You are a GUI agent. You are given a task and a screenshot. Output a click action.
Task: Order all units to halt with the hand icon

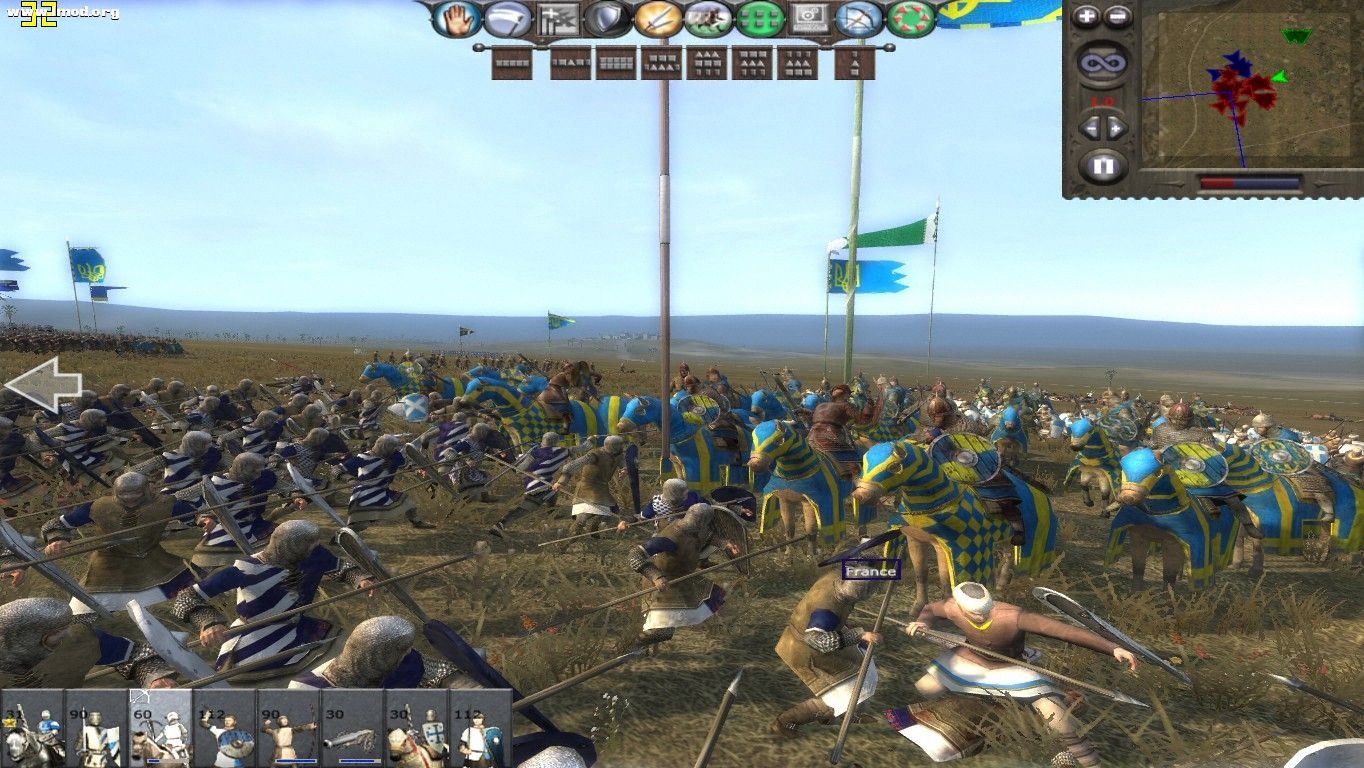(x=460, y=16)
